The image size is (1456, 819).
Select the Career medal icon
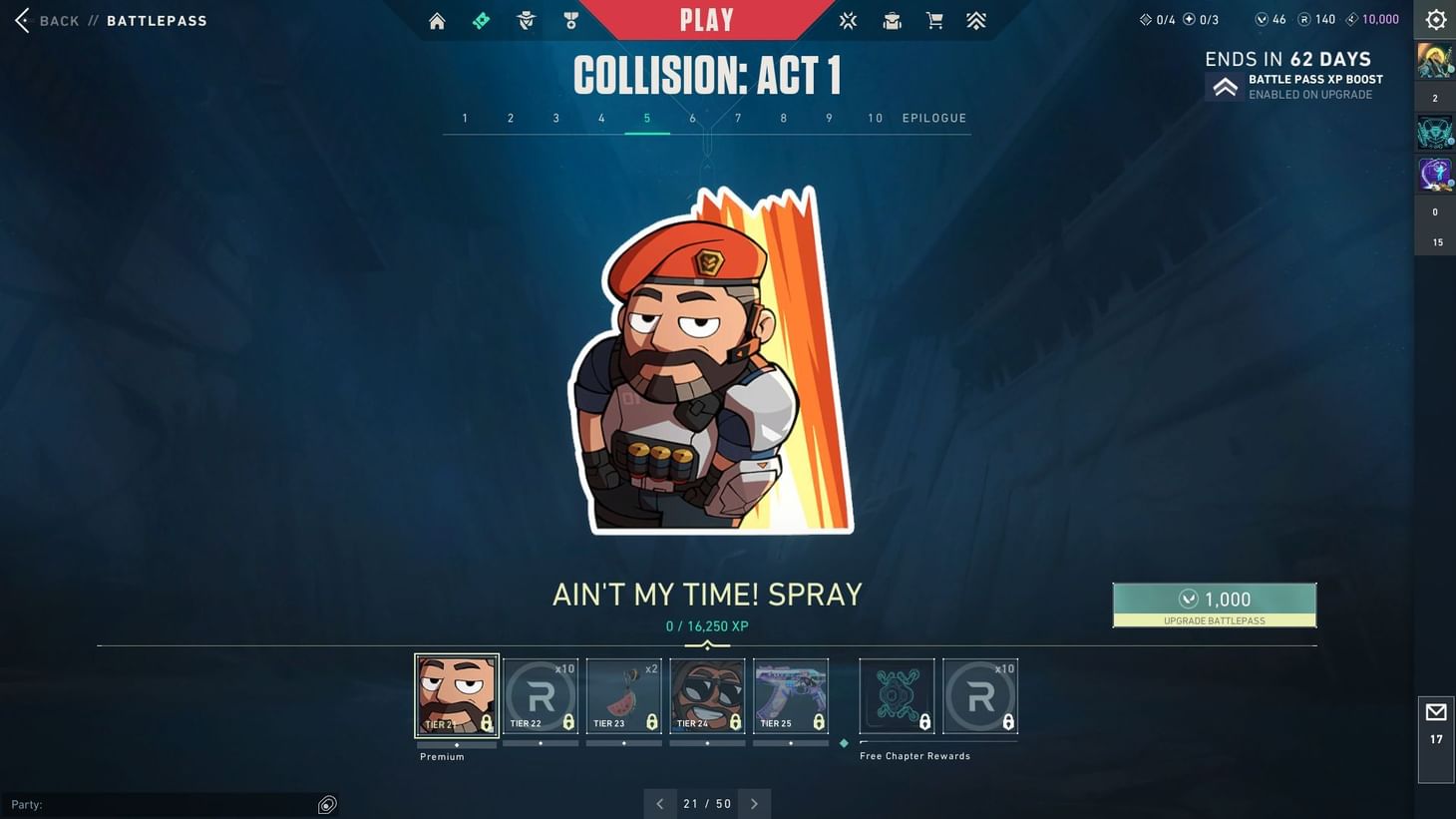570,20
